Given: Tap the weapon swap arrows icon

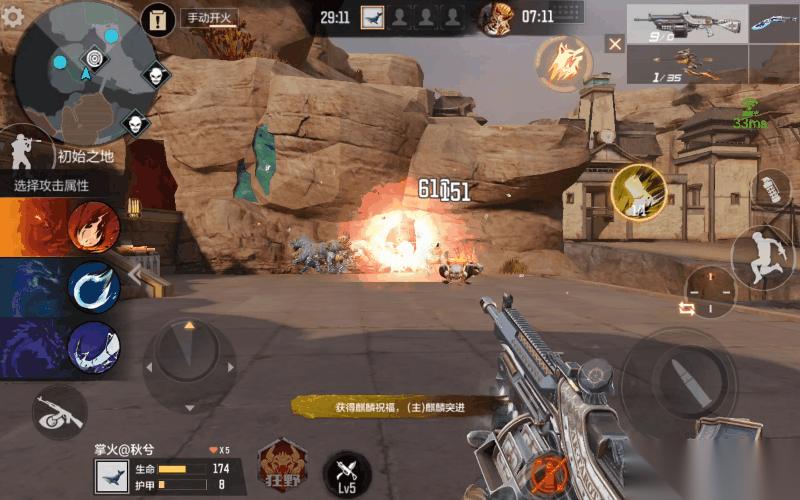Looking at the screenshot, I should tap(687, 308).
